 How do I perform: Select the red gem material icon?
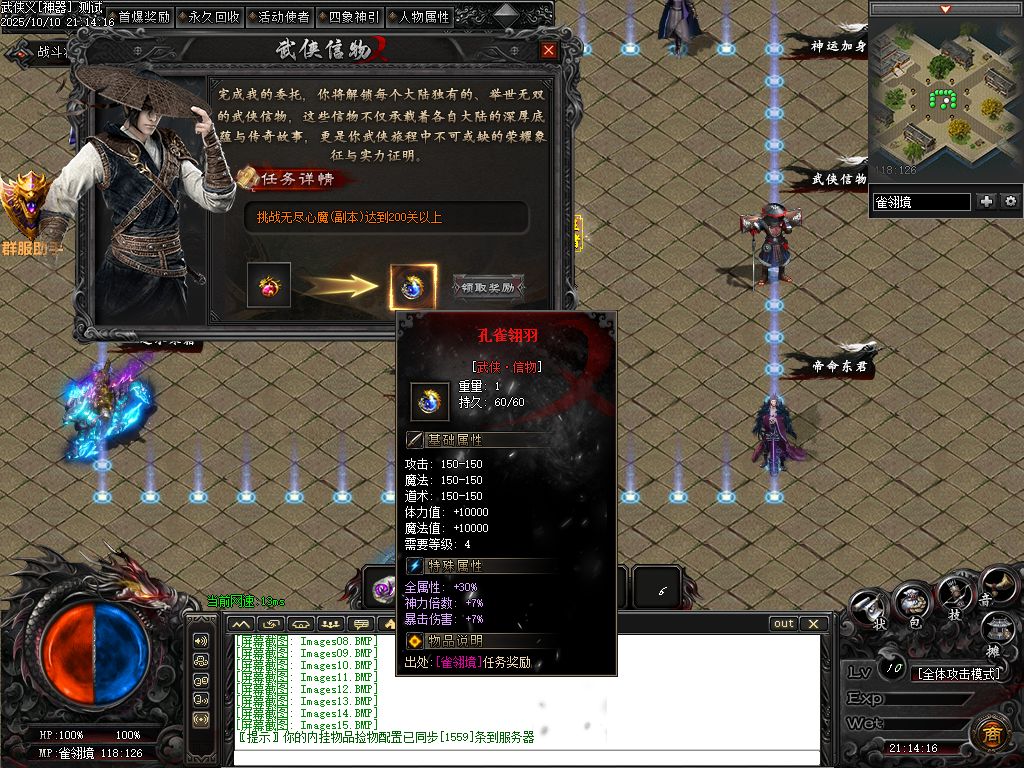tap(269, 285)
